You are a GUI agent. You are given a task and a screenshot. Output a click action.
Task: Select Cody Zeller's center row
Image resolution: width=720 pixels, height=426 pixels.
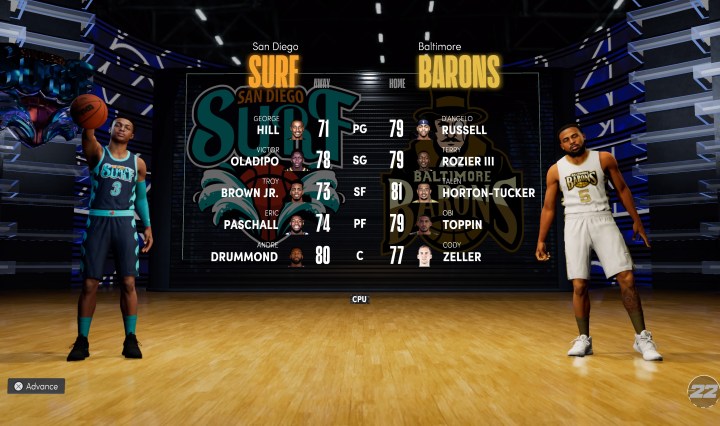click(x=461, y=256)
